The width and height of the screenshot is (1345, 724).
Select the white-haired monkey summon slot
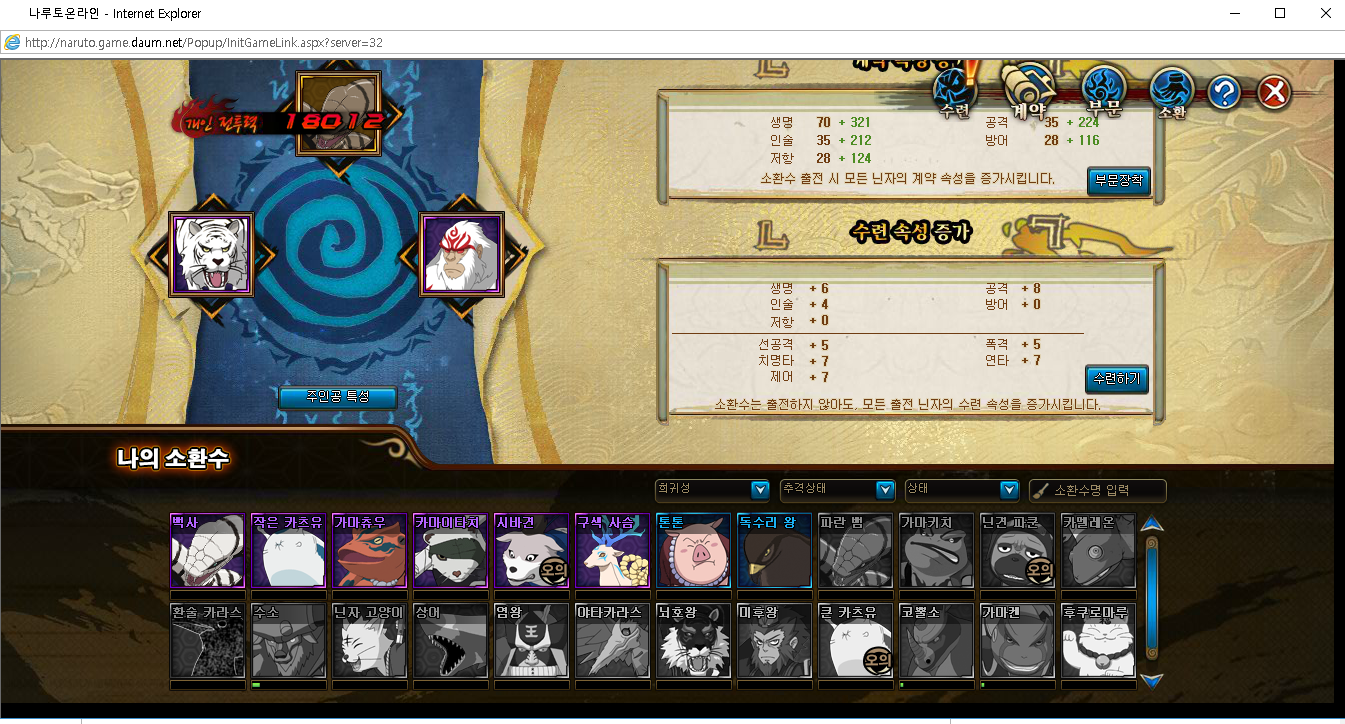pyautogui.click(x=461, y=254)
